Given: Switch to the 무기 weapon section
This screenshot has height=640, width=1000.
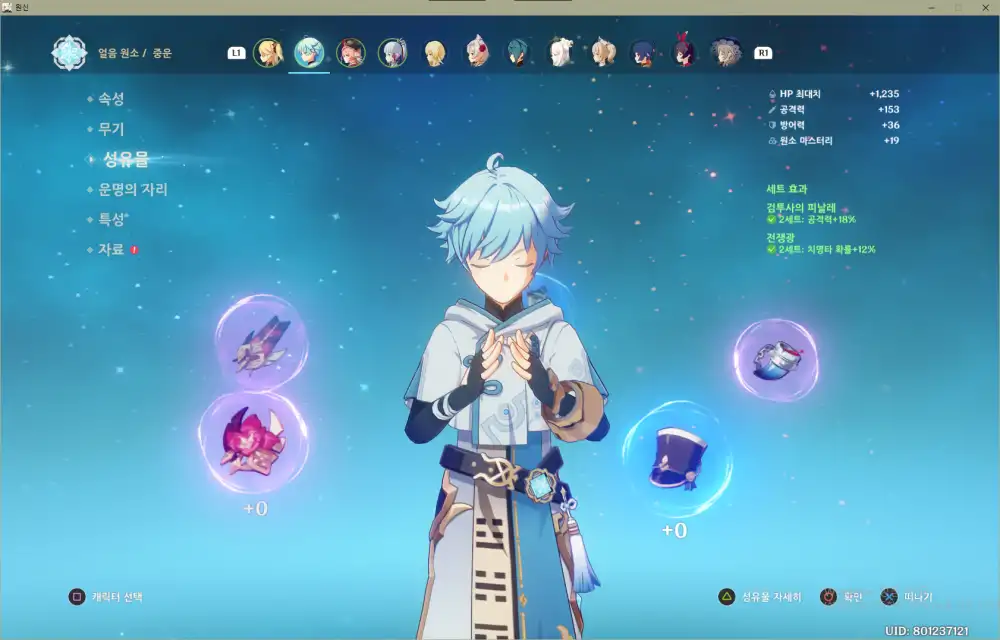Looking at the screenshot, I should [x=111, y=129].
